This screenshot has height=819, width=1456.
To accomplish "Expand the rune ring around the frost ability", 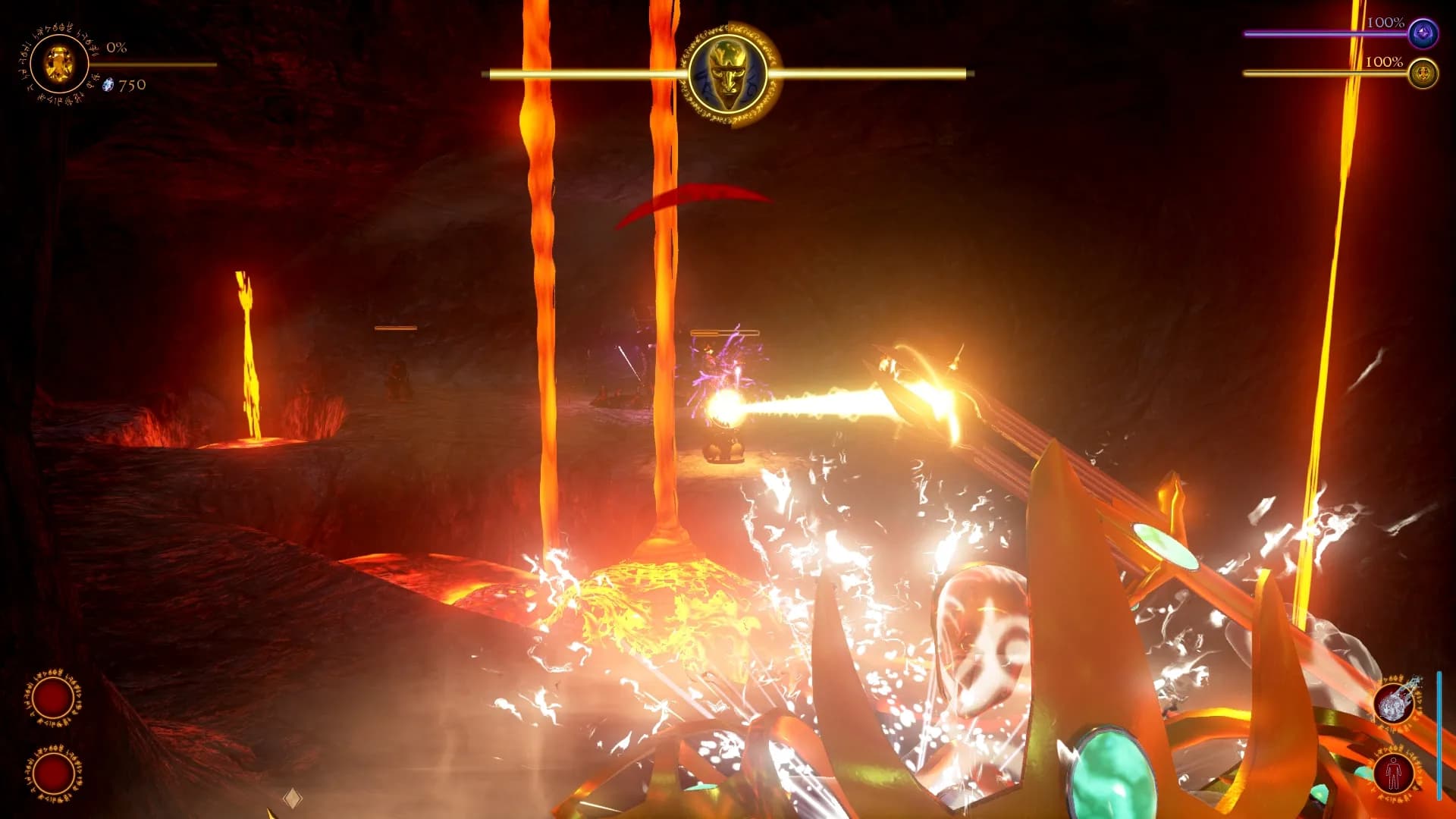I will coord(1395,701).
